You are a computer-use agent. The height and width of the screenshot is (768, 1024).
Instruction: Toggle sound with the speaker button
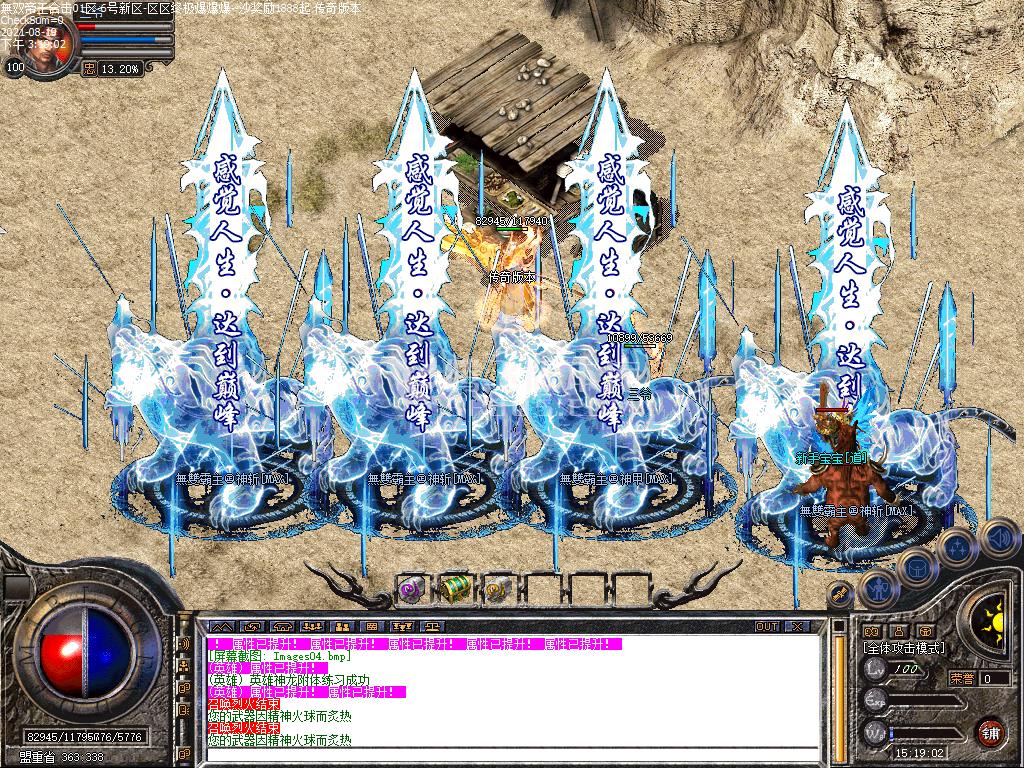coord(998,537)
